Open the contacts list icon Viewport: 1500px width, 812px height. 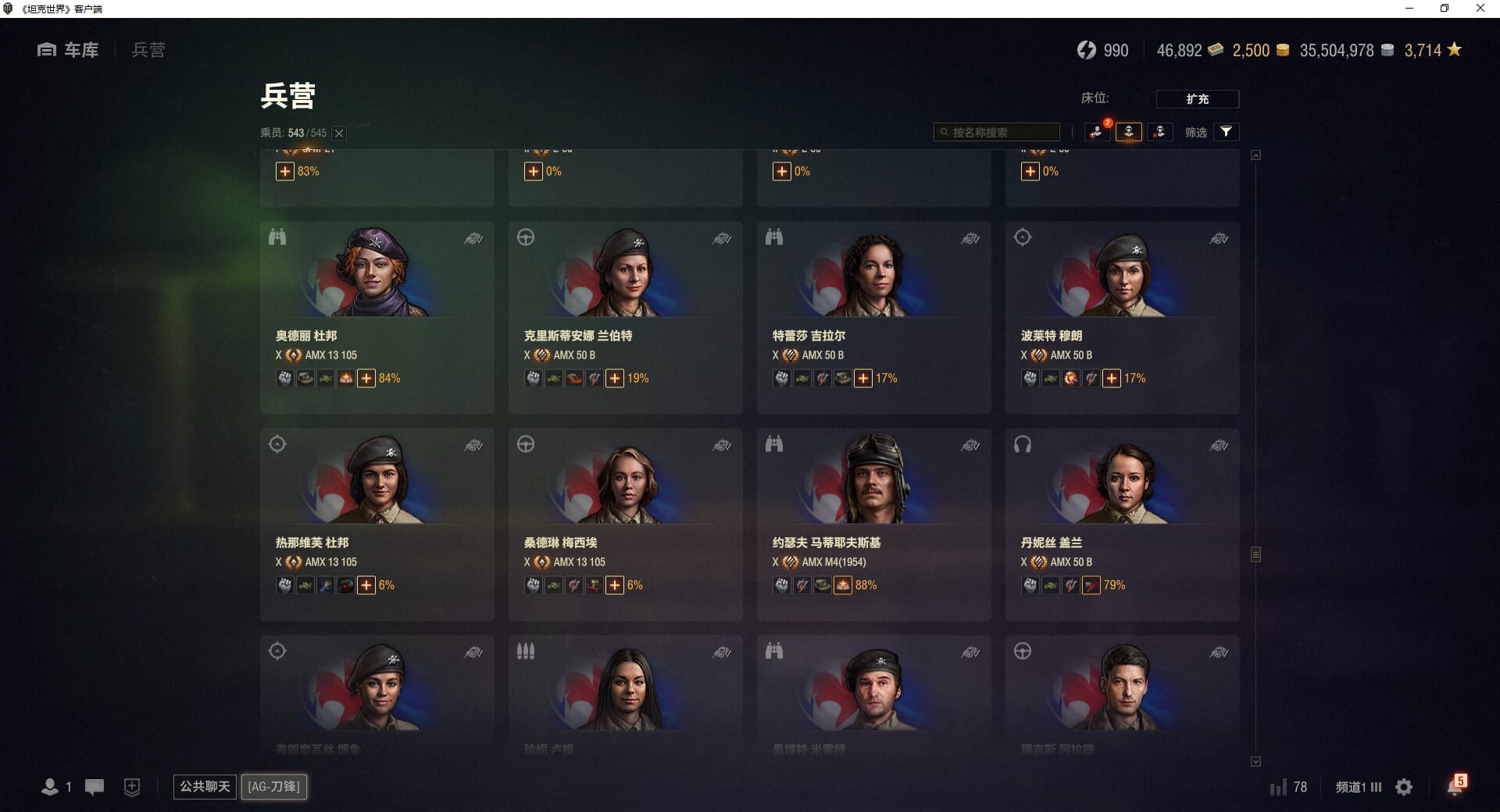click(x=50, y=787)
